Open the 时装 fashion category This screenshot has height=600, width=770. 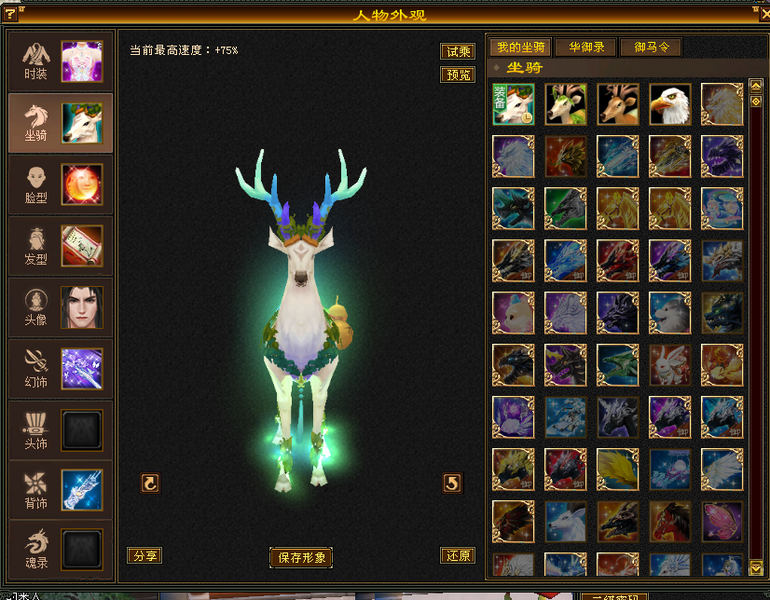pos(60,62)
